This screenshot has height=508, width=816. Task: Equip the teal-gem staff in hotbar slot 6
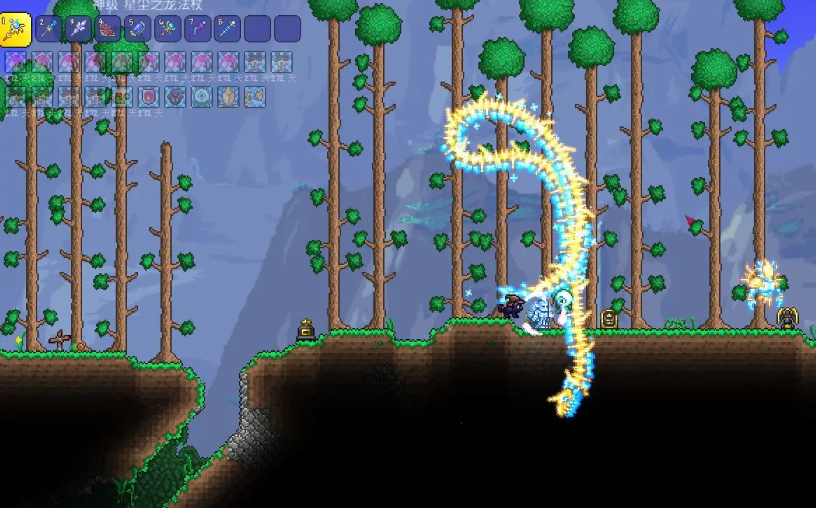coord(168,29)
